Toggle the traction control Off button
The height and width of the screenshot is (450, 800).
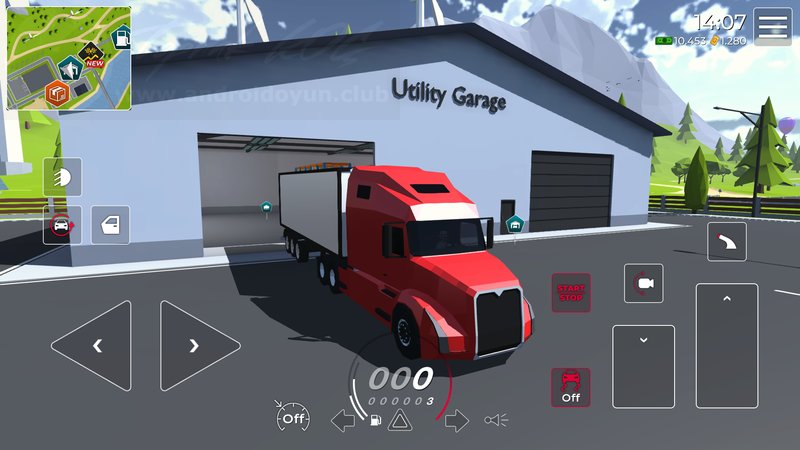(x=571, y=387)
